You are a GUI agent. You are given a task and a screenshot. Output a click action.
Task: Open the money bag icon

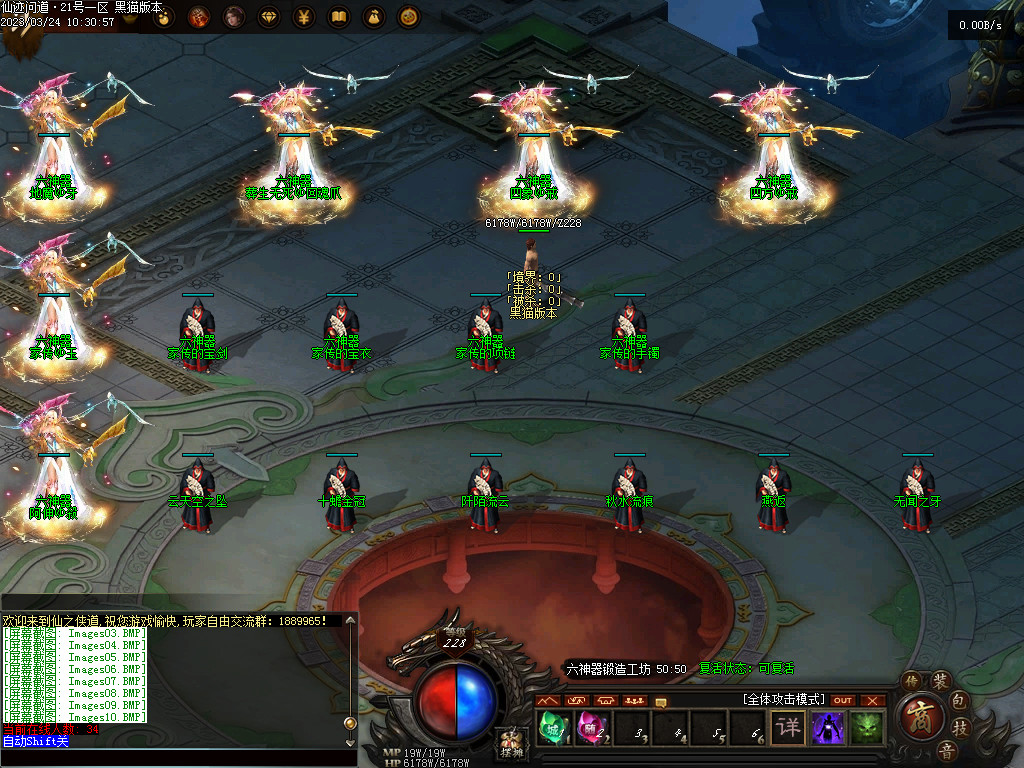[373, 17]
